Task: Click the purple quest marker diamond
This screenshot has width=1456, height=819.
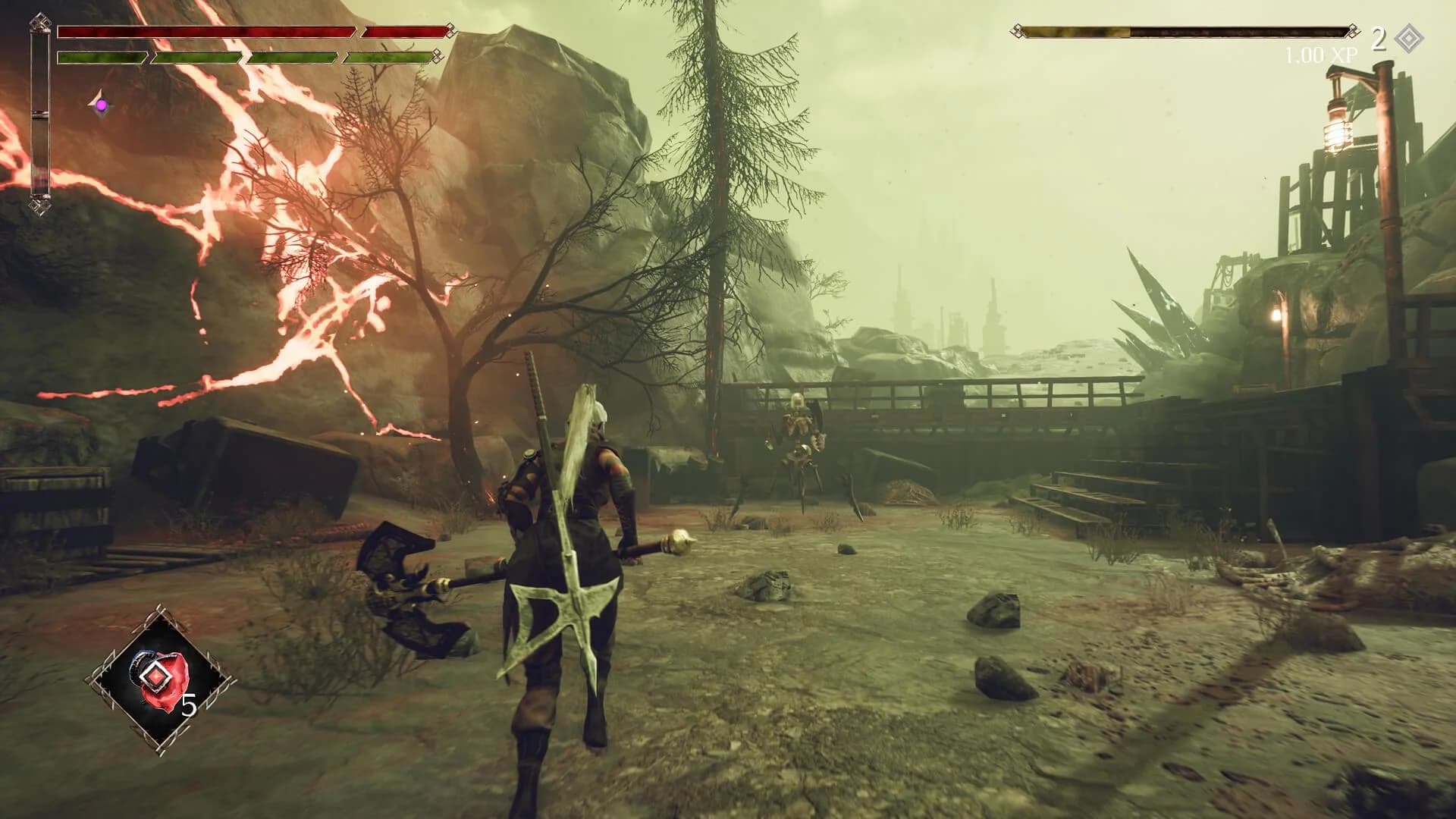Action: pos(100,104)
